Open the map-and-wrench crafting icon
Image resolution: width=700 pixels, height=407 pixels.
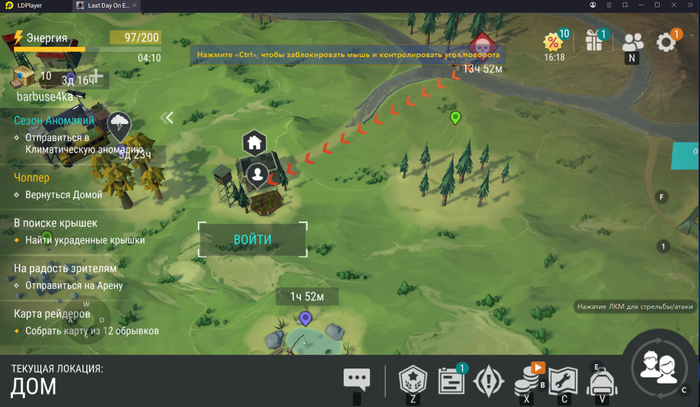[563, 380]
